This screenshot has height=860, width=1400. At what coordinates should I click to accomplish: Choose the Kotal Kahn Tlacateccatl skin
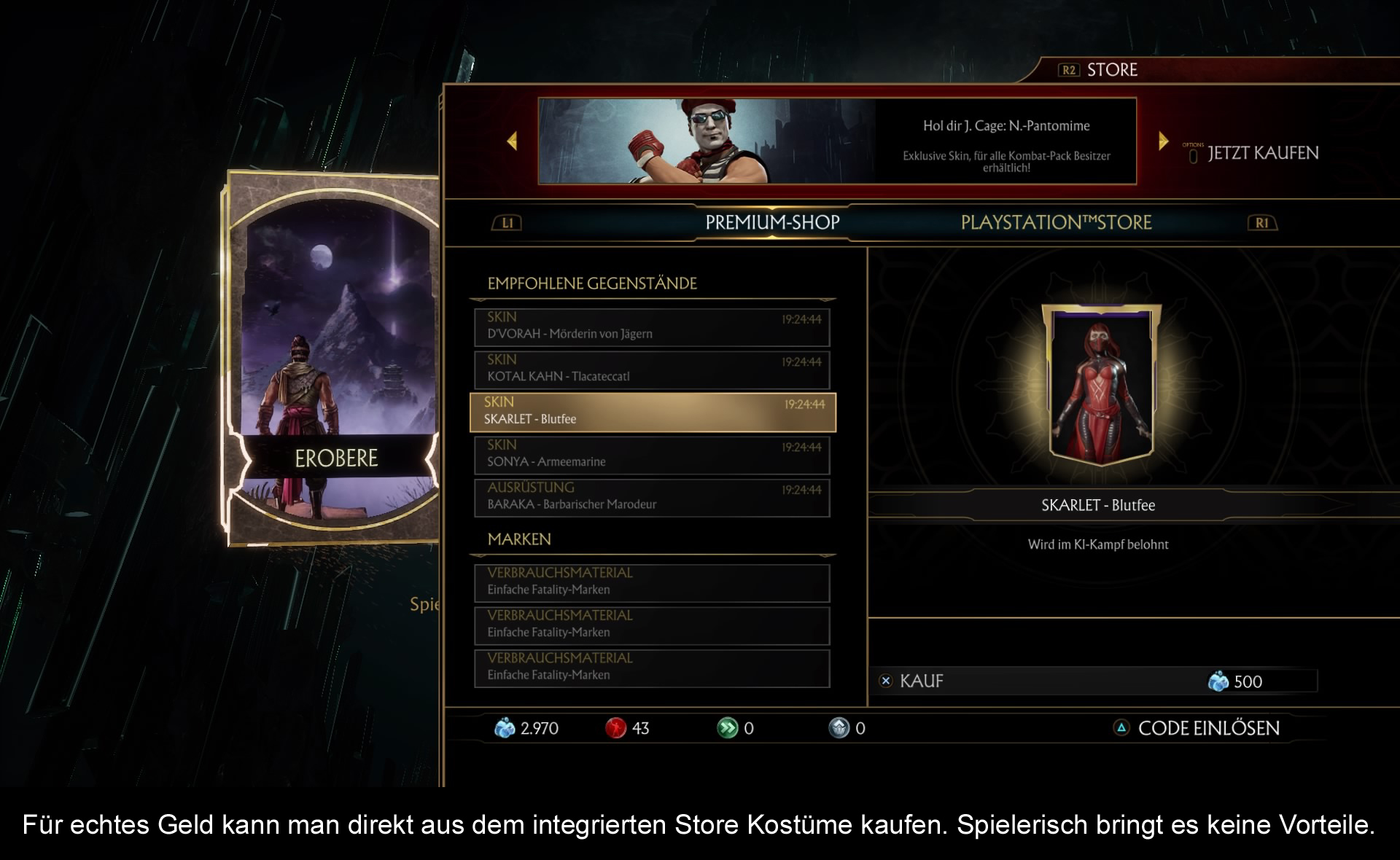pyautogui.click(x=651, y=370)
